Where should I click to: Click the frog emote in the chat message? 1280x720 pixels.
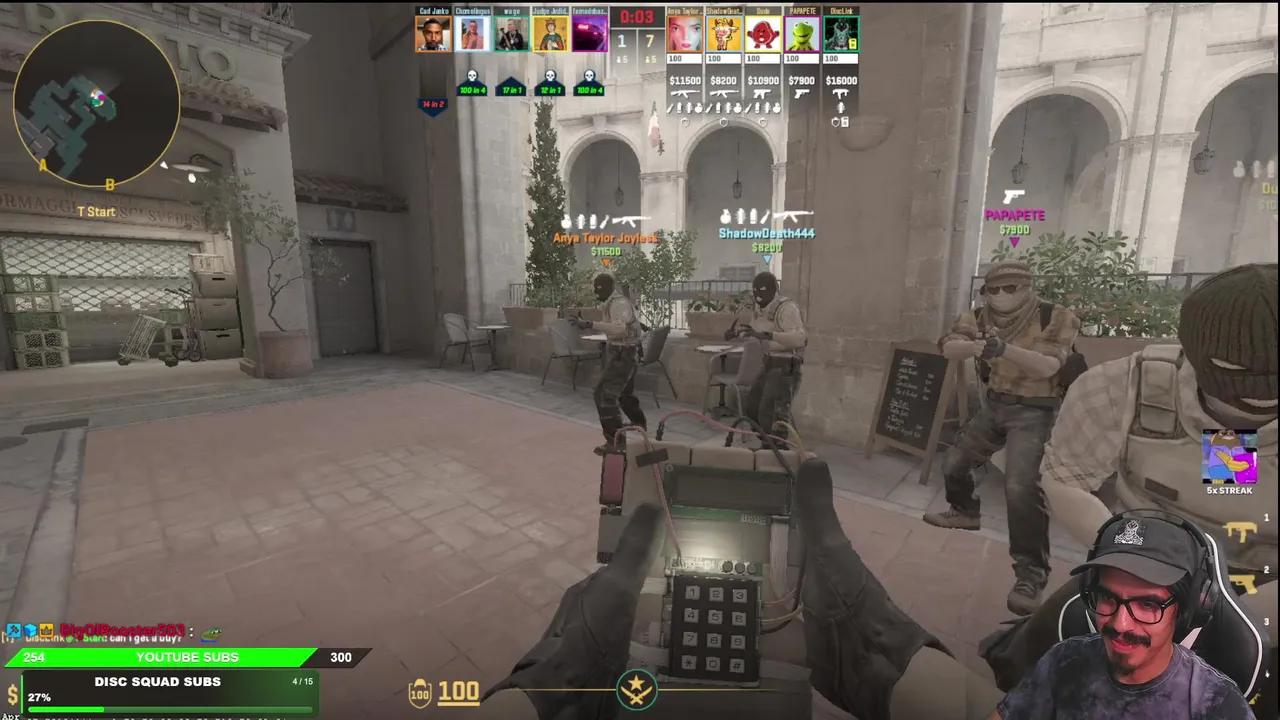211,632
